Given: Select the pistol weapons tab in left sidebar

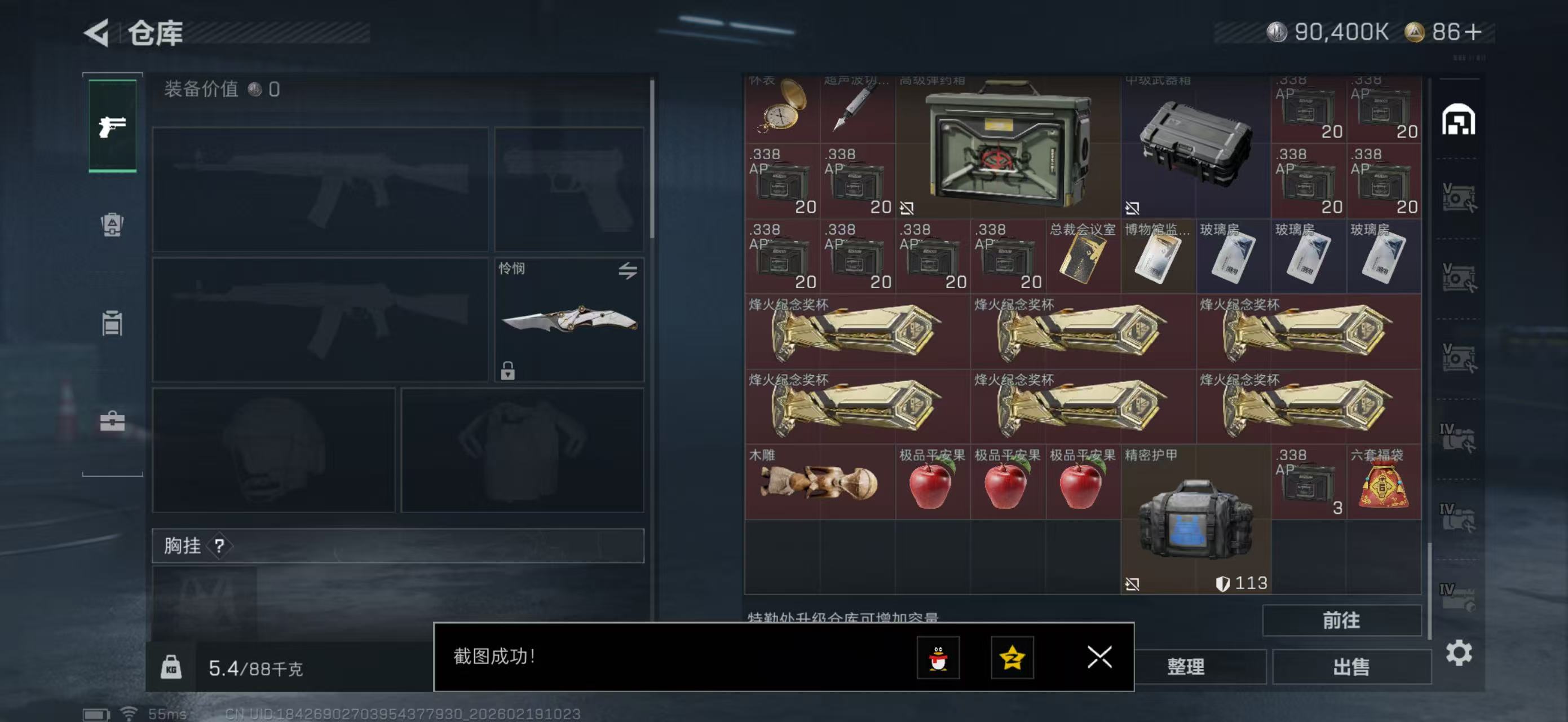Looking at the screenshot, I should pyautogui.click(x=112, y=126).
